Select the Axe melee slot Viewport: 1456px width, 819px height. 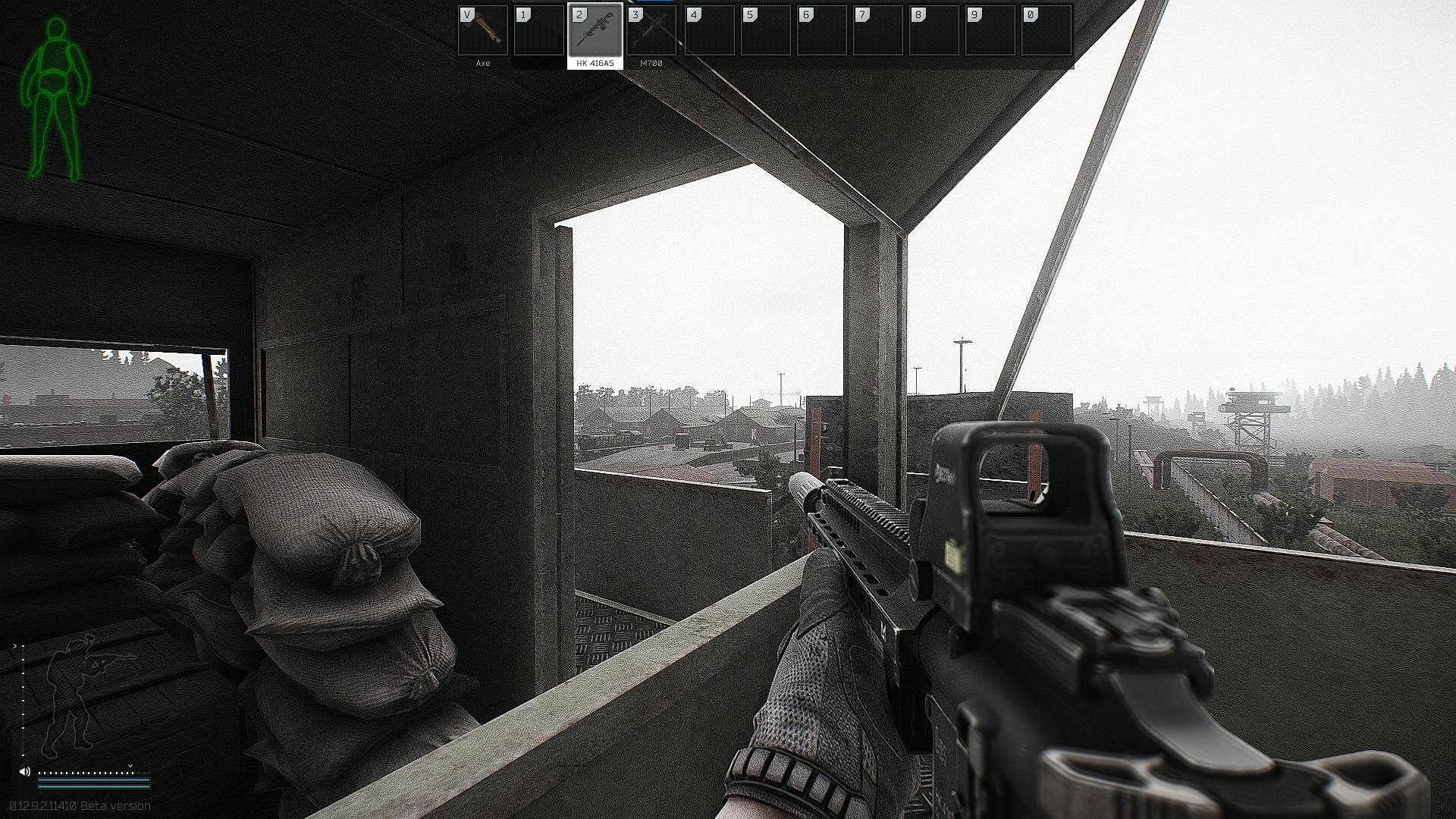(x=483, y=31)
